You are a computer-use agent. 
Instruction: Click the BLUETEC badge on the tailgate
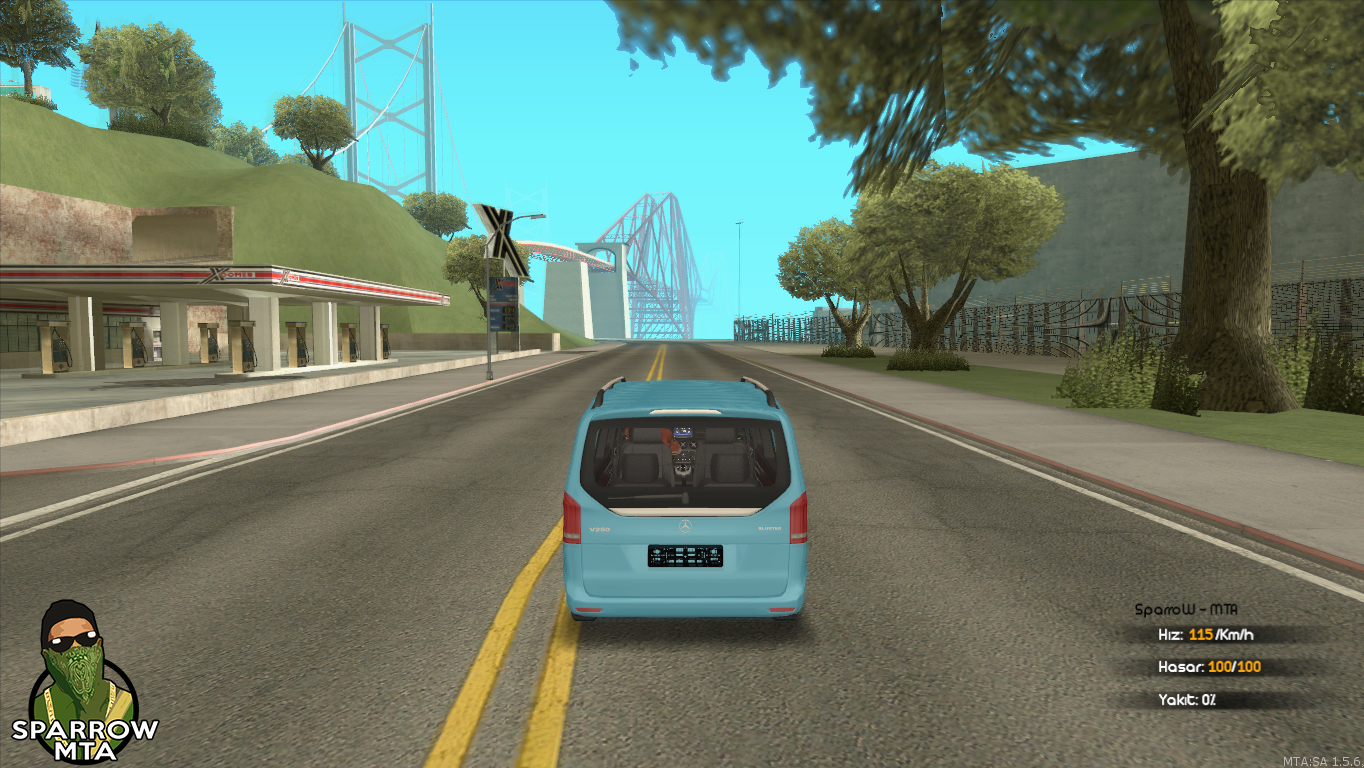[x=770, y=528]
